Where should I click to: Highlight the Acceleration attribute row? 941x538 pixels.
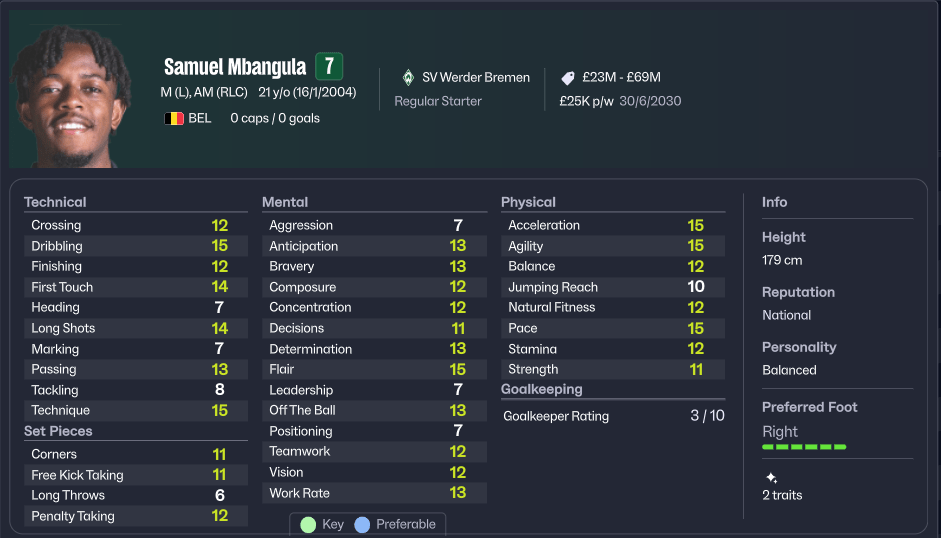(x=612, y=225)
